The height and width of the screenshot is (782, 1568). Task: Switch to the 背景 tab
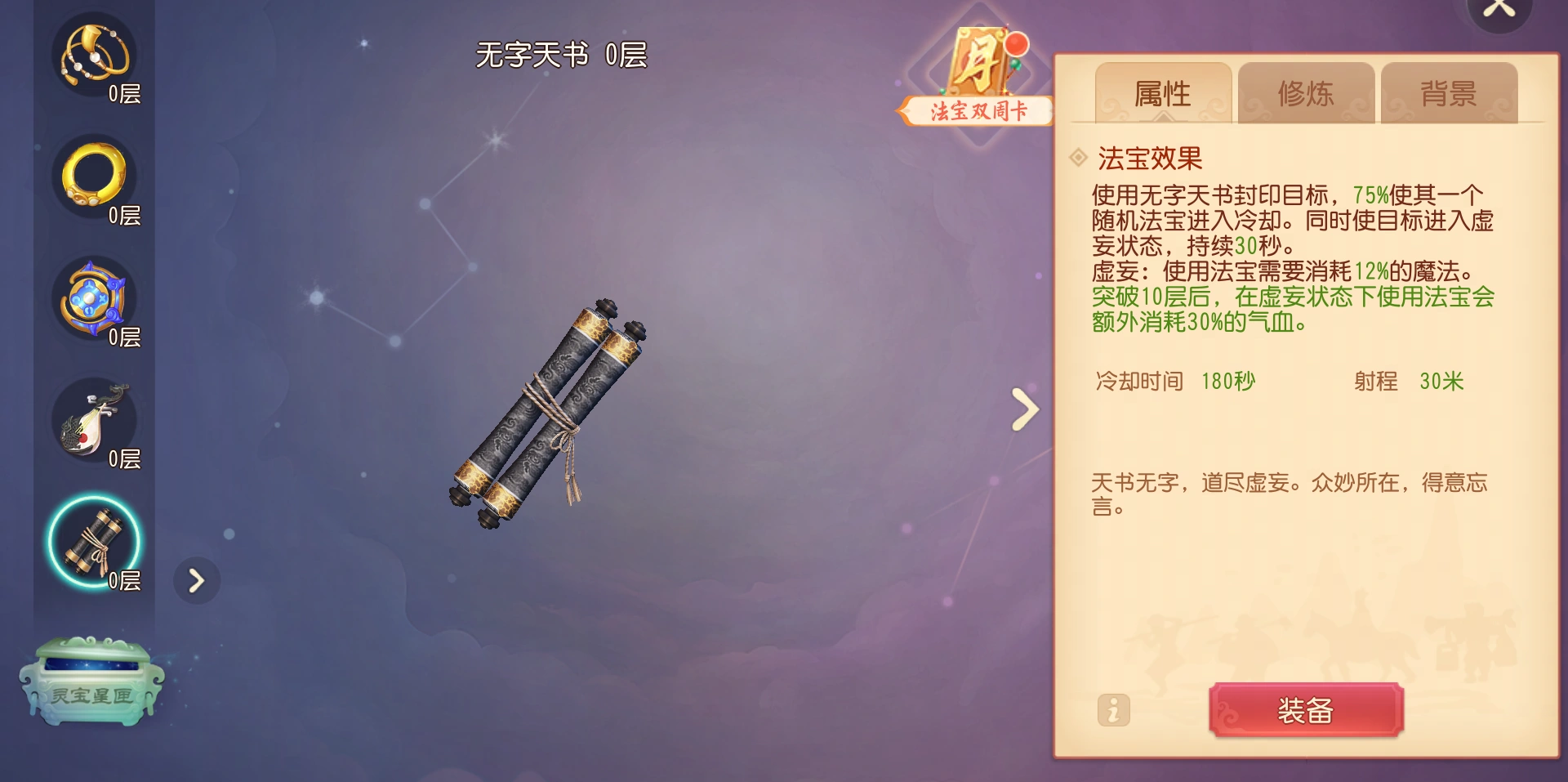pyautogui.click(x=1448, y=93)
